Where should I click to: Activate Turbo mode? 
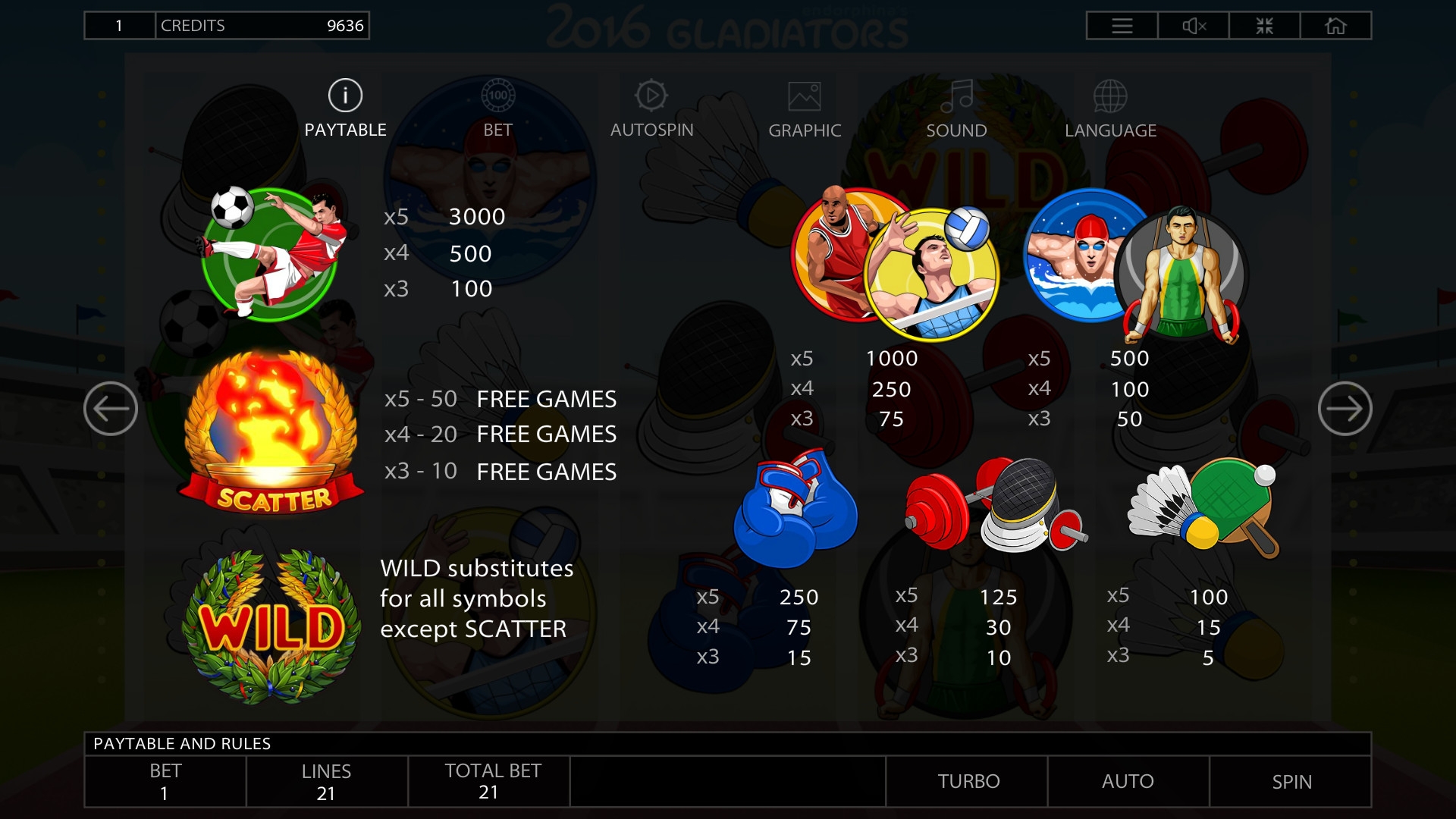point(968,781)
